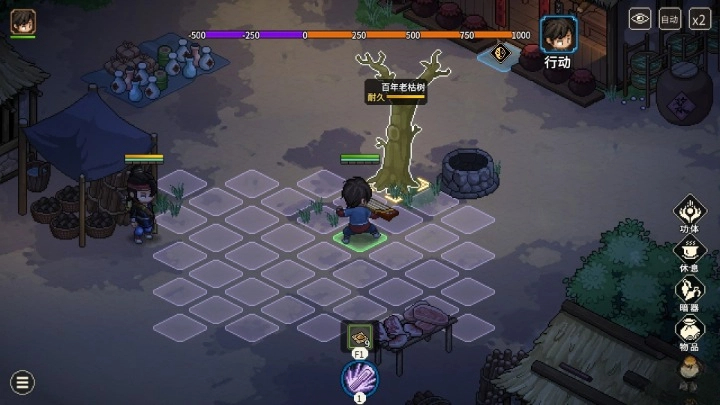Click the player portrait in top-left corner
Image resolution: width=720 pixels, height=405 pixels.
[22, 21]
